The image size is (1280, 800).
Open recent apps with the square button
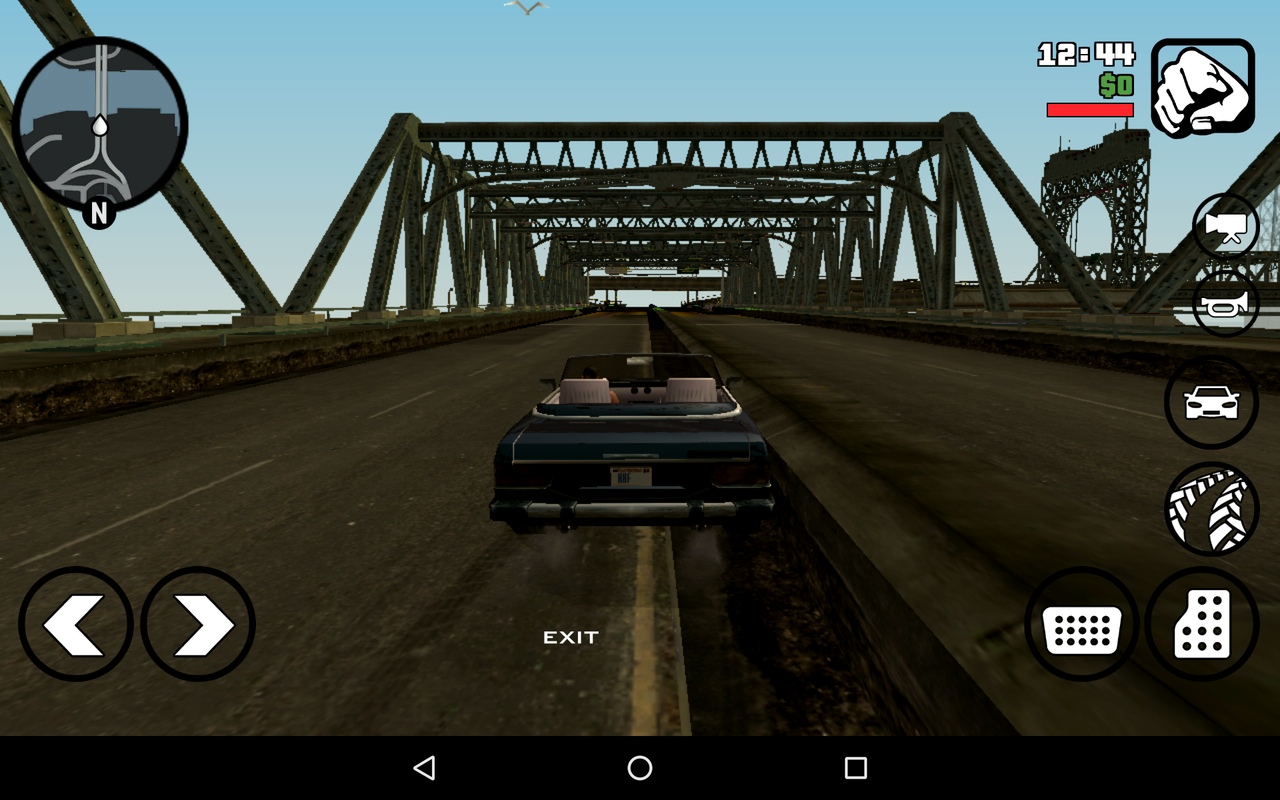point(853,766)
